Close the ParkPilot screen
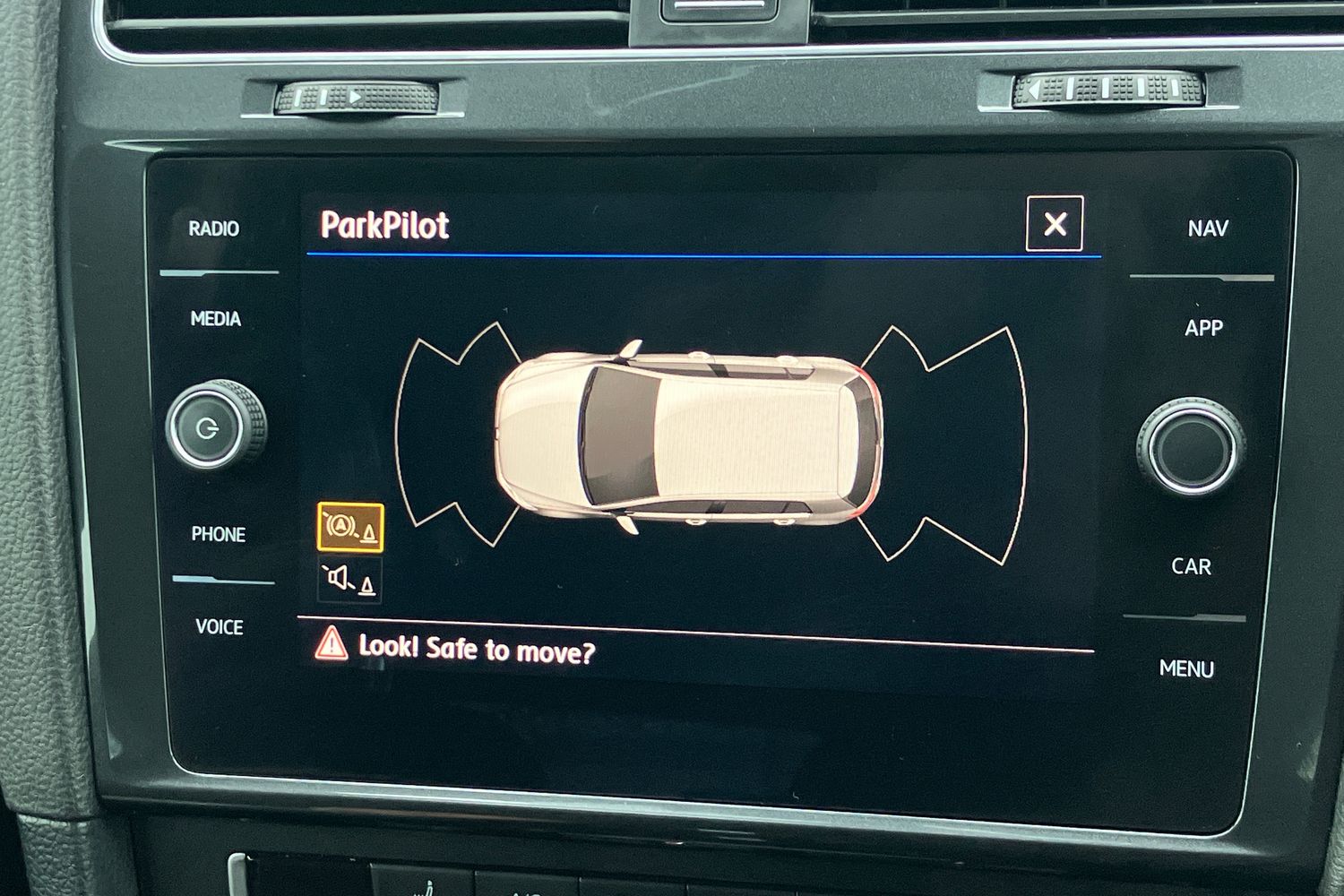This screenshot has width=1344, height=896. point(1054,224)
